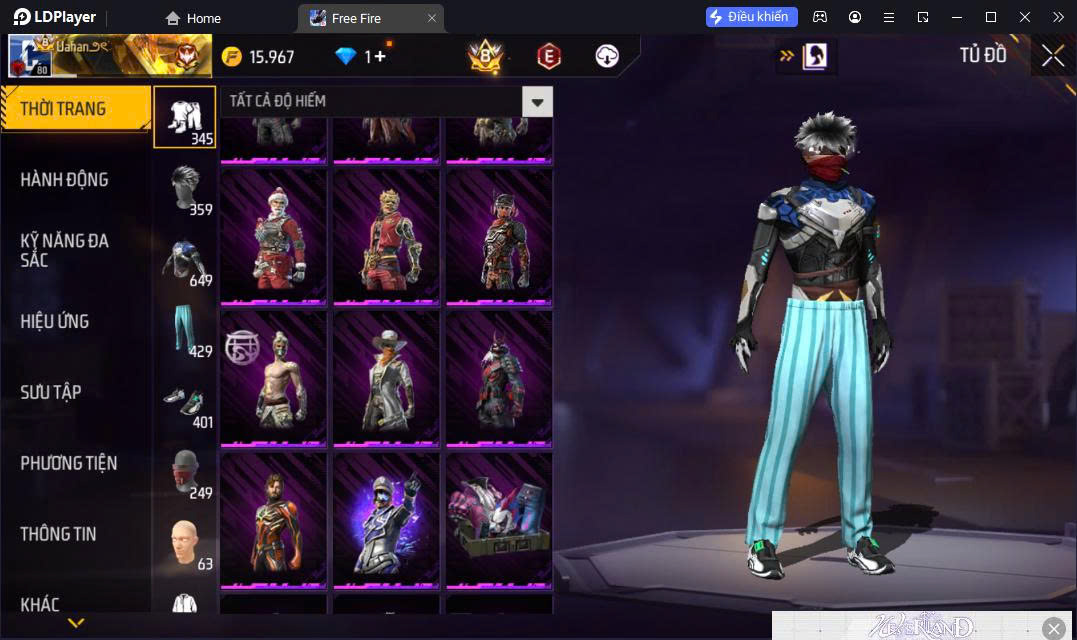
Task: Open the Điều khiển controls panel
Action: (752, 17)
